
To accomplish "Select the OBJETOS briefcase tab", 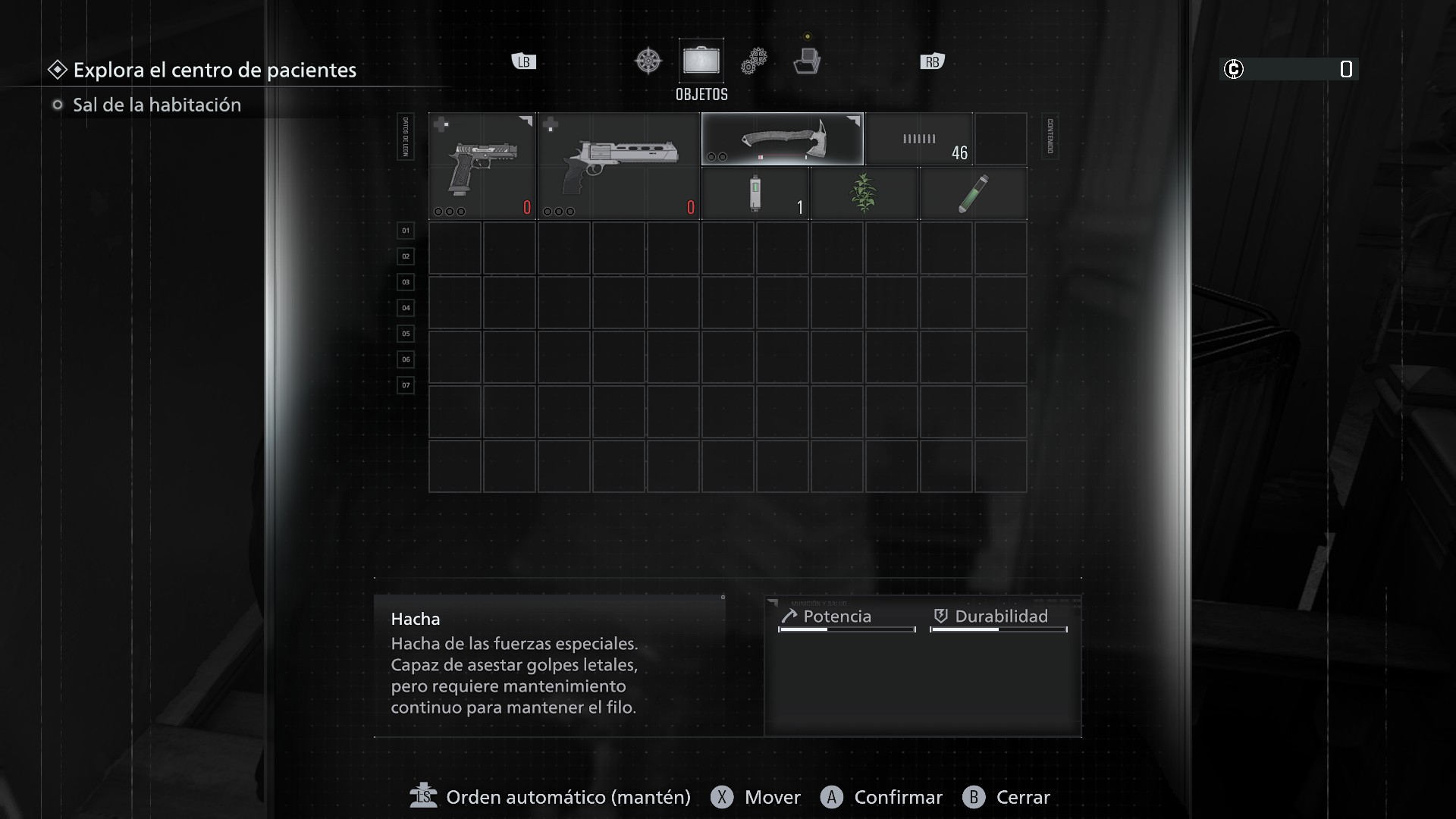I will pyautogui.click(x=701, y=61).
